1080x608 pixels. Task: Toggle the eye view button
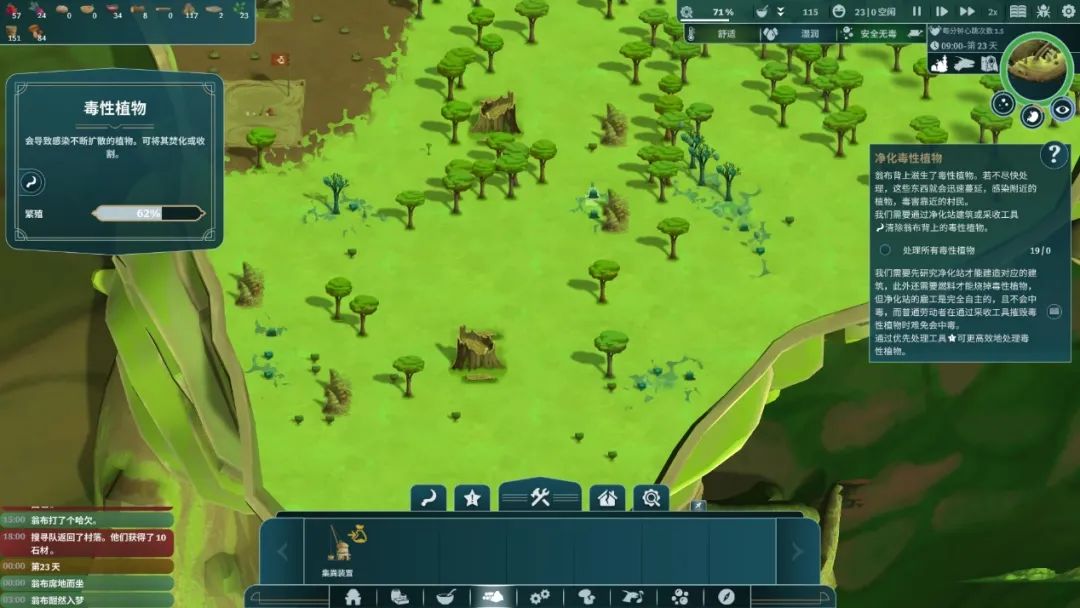[1062, 108]
